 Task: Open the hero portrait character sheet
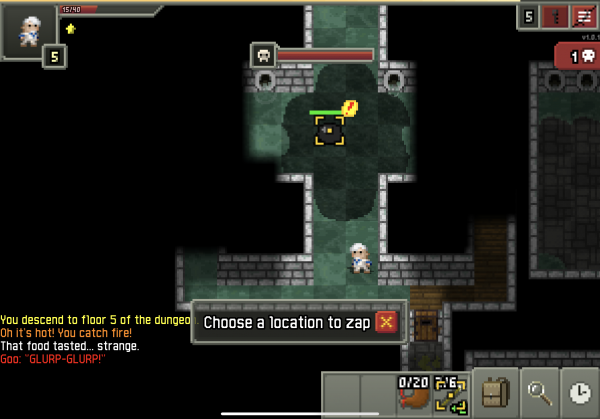pos(30,32)
